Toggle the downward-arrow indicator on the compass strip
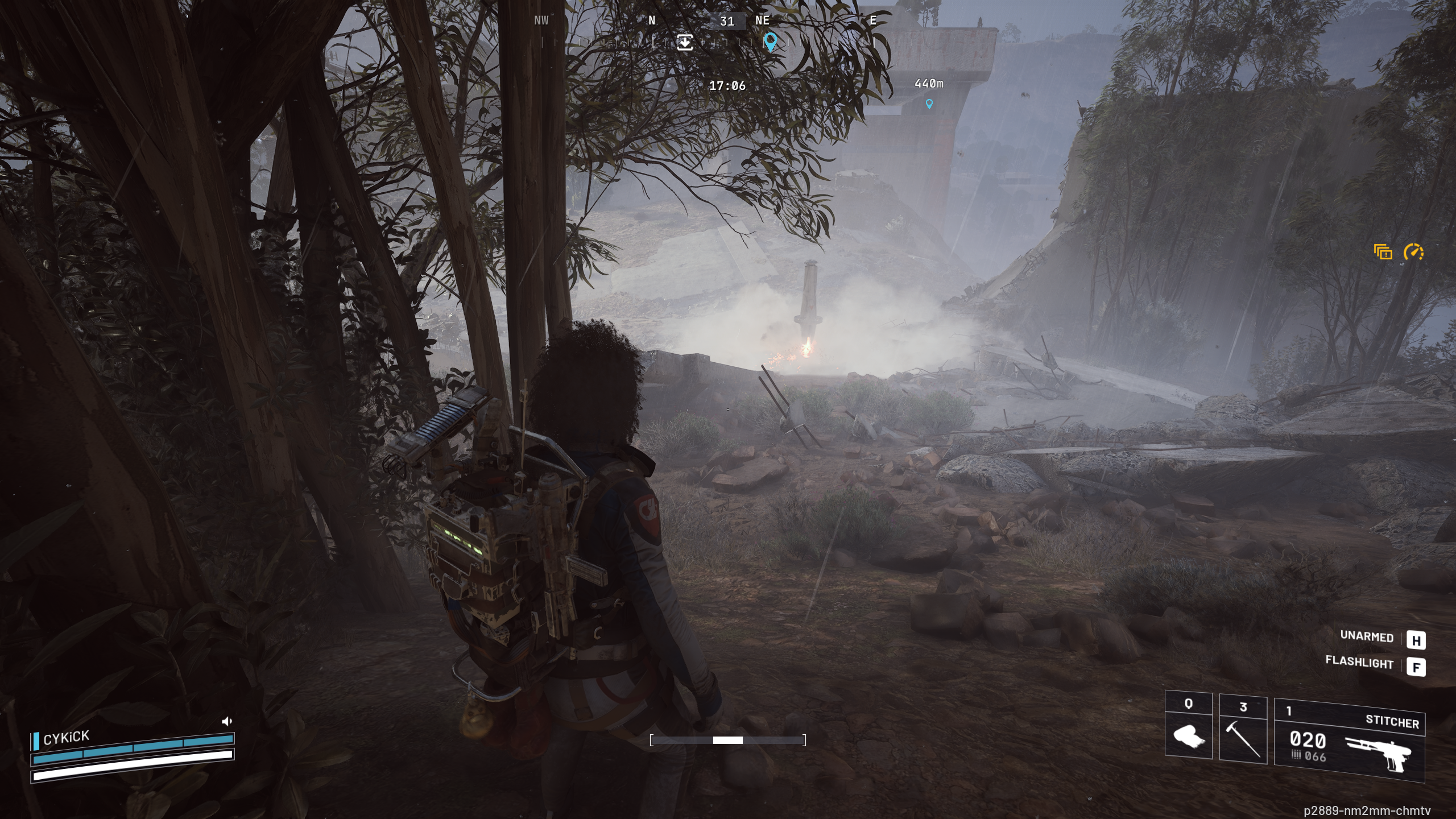 pyautogui.click(x=684, y=42)
